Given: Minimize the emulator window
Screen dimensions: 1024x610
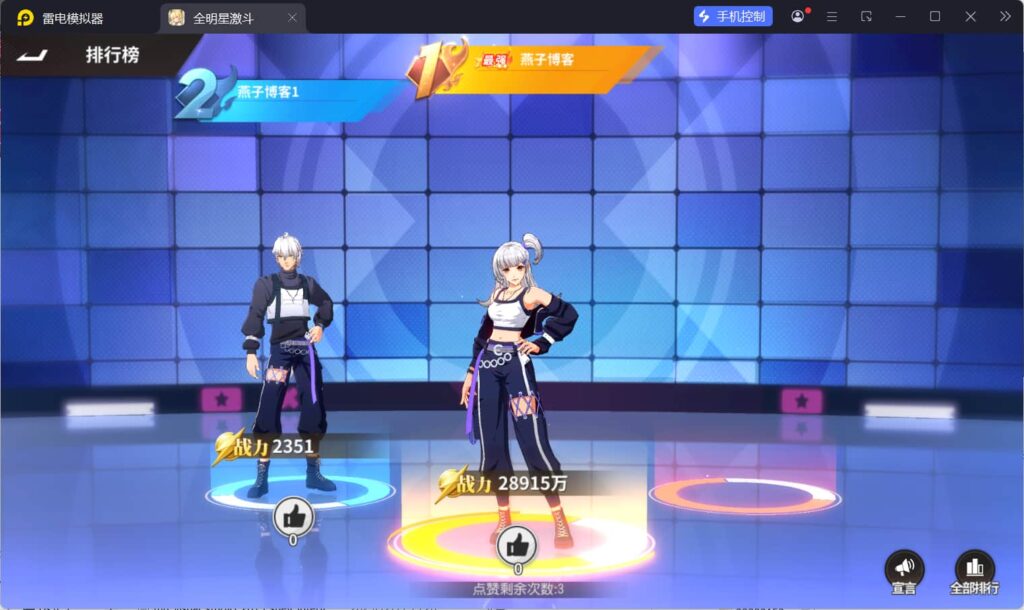Looking at the screenshot, I should 900,16.
